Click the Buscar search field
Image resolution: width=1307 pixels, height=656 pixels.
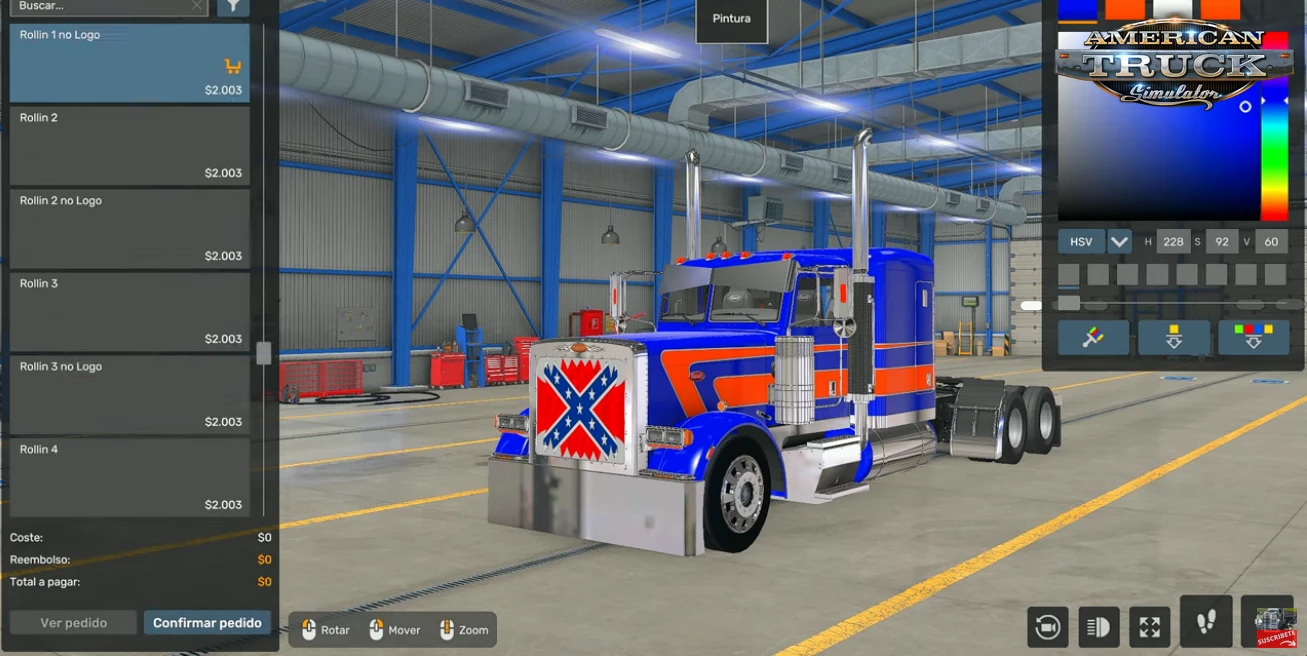100,6
